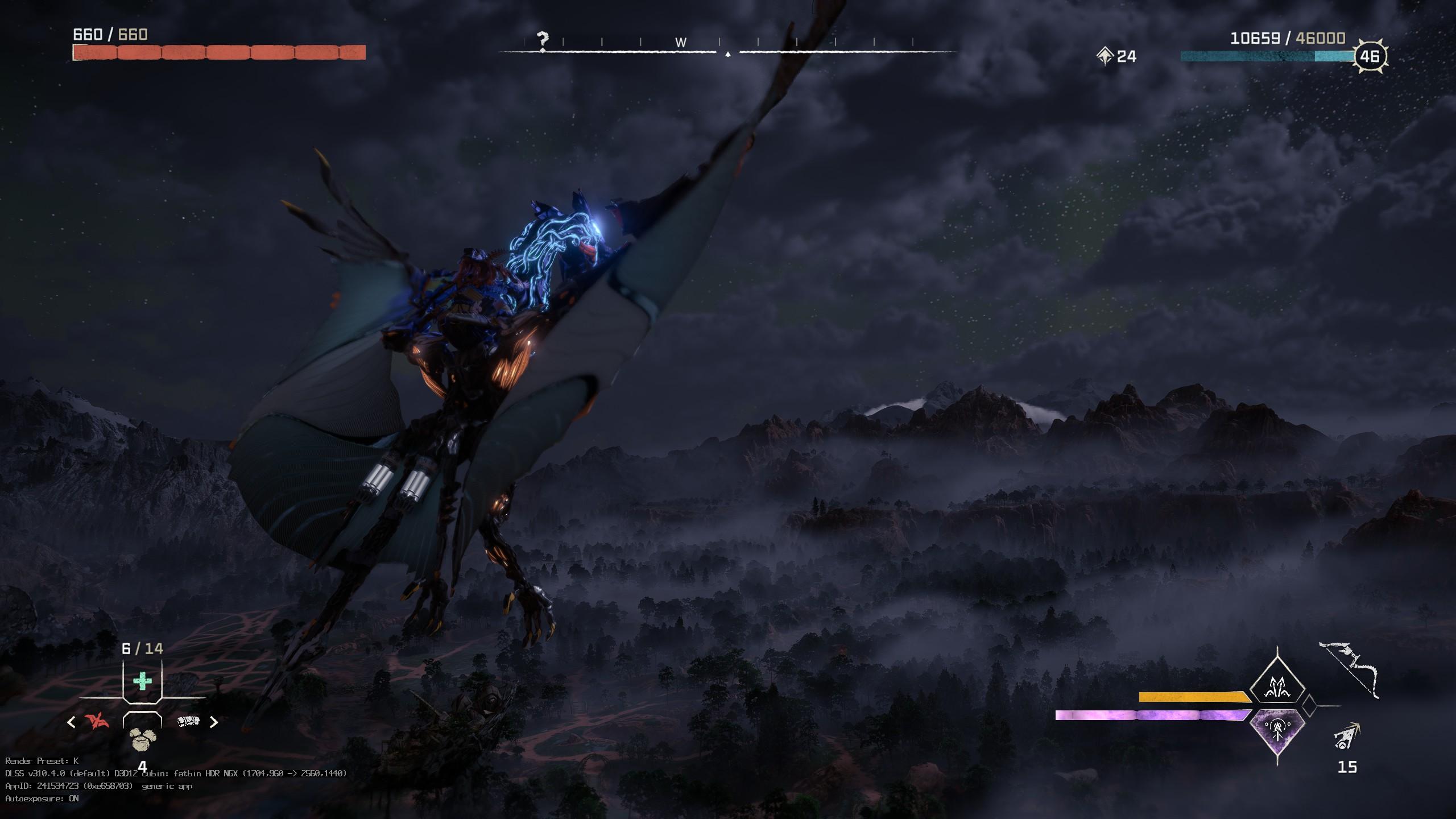Click the question mark compass marker
This screenshot has height=819, width=1456.
pyautogui.click(x=543, y=40)
